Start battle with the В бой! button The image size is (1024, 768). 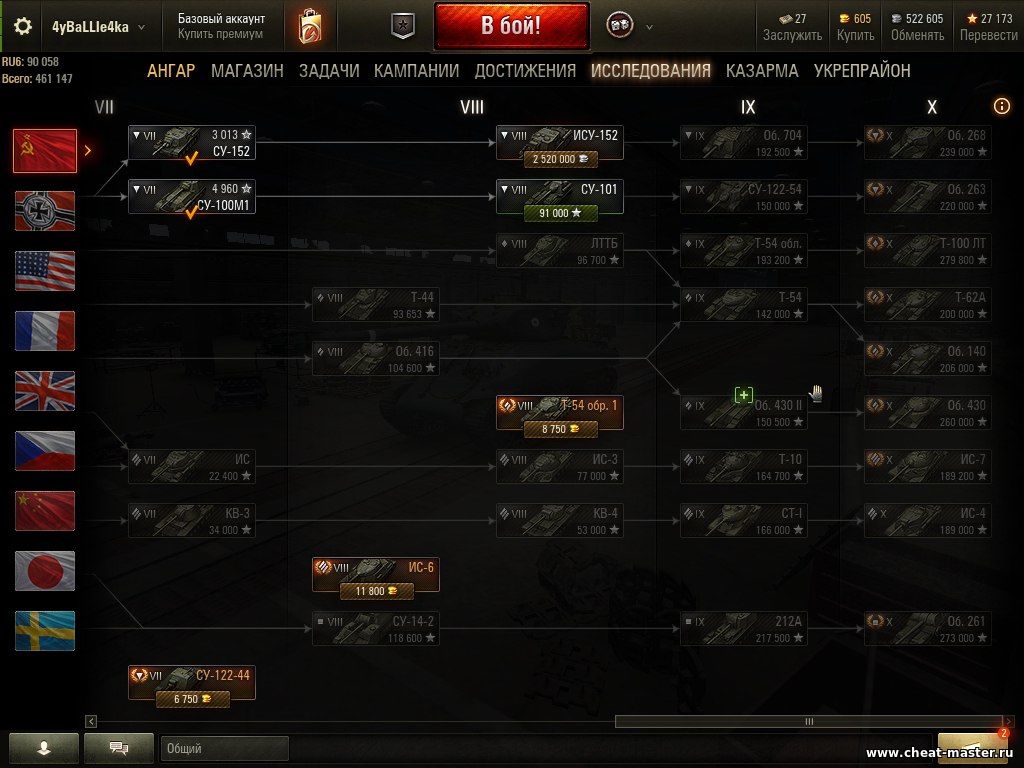511,26
